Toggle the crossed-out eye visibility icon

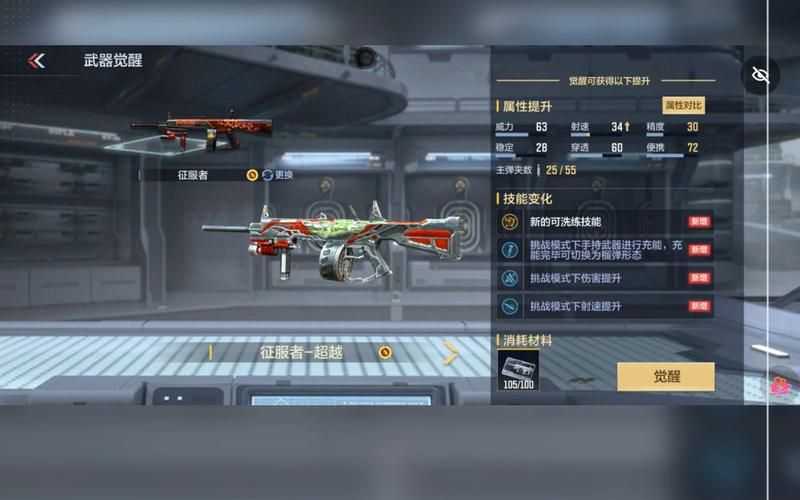(x=760, y=75)
